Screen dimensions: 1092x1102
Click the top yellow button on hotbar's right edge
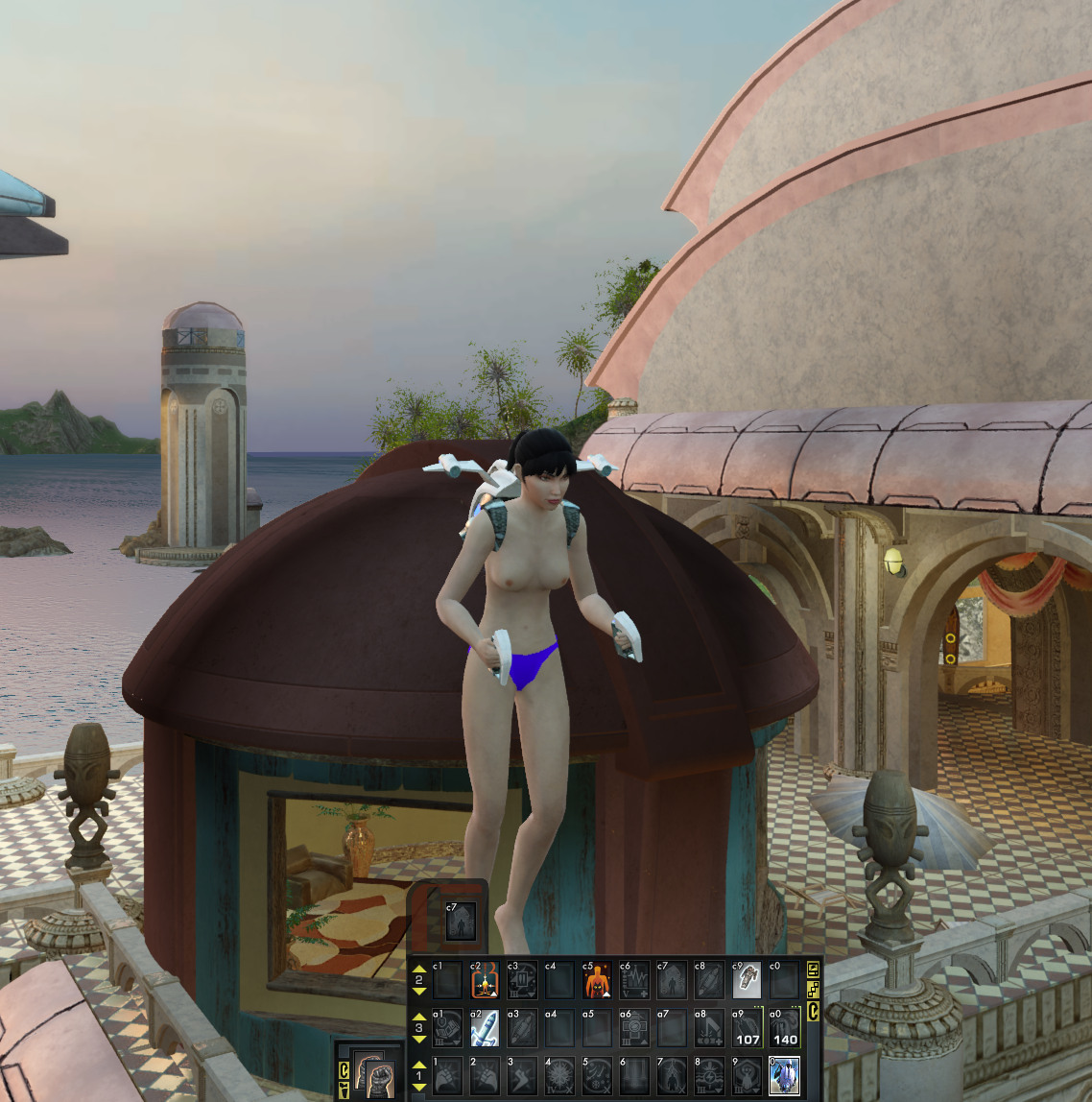point(814,968)
